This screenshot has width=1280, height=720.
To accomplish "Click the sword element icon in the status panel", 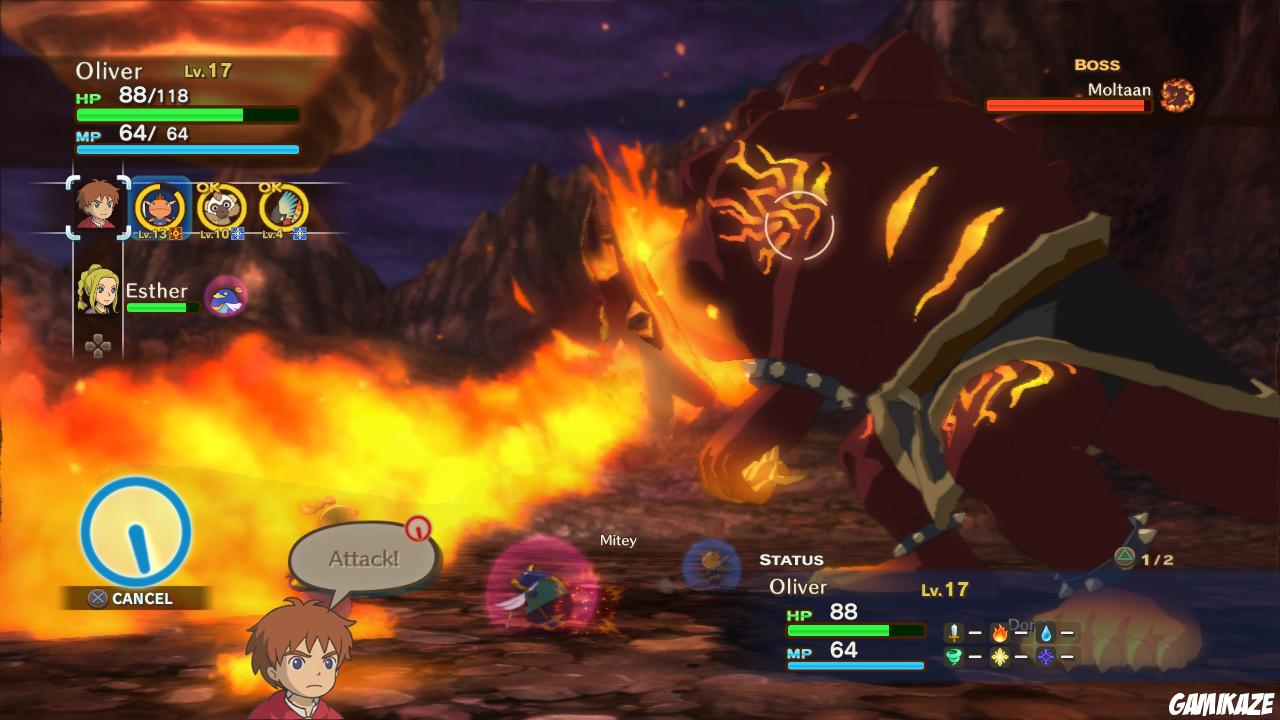I will tap(953, 632).
